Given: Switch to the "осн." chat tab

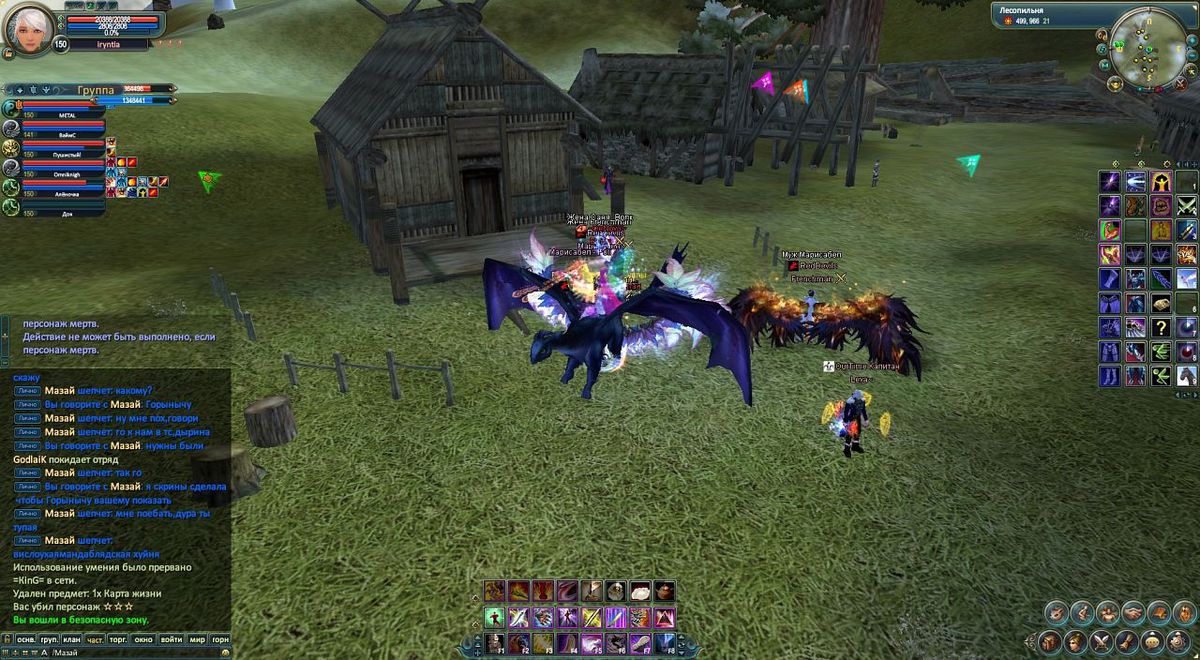Looking at the screenshot, I should pyautogui.click(x=26, y=638).
